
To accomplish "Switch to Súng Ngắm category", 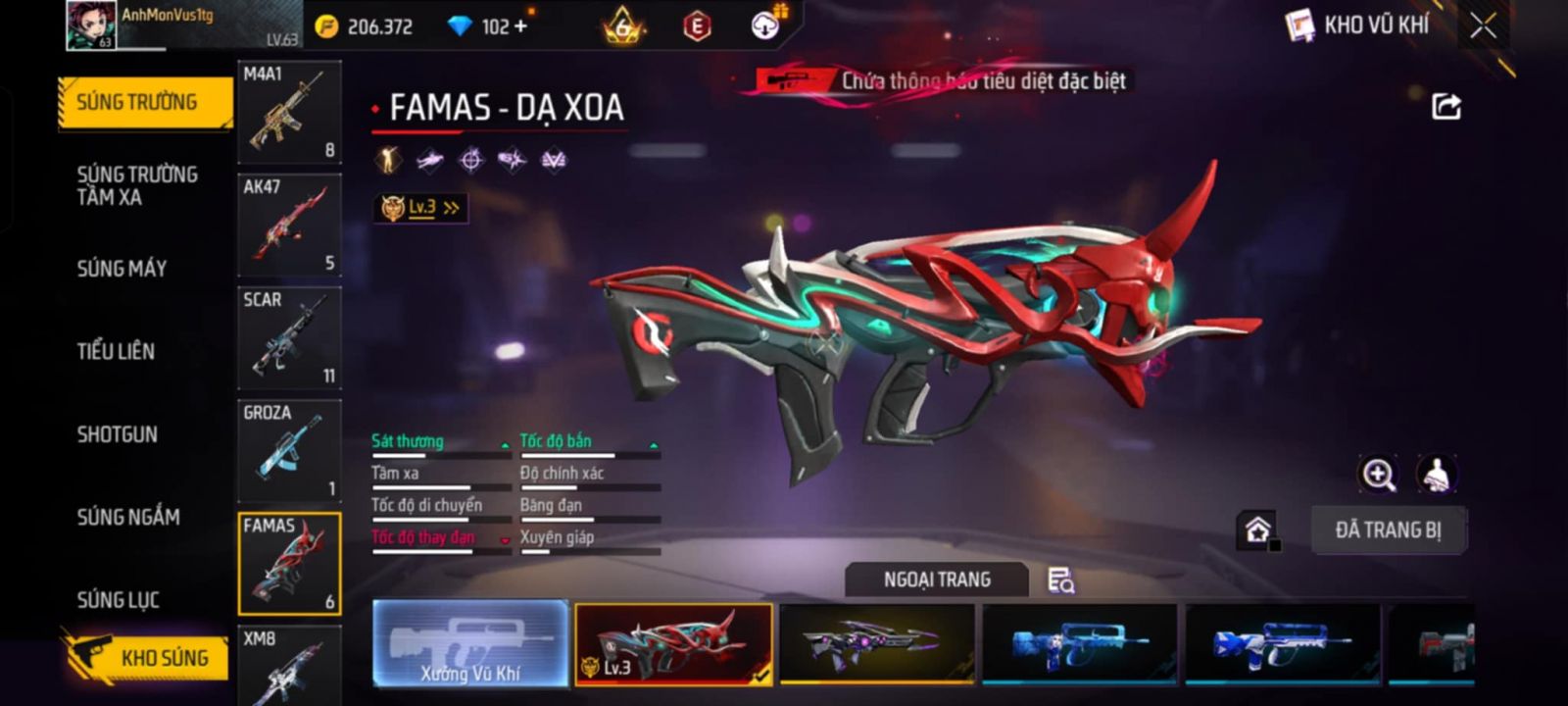I will [x=127, y=517].
